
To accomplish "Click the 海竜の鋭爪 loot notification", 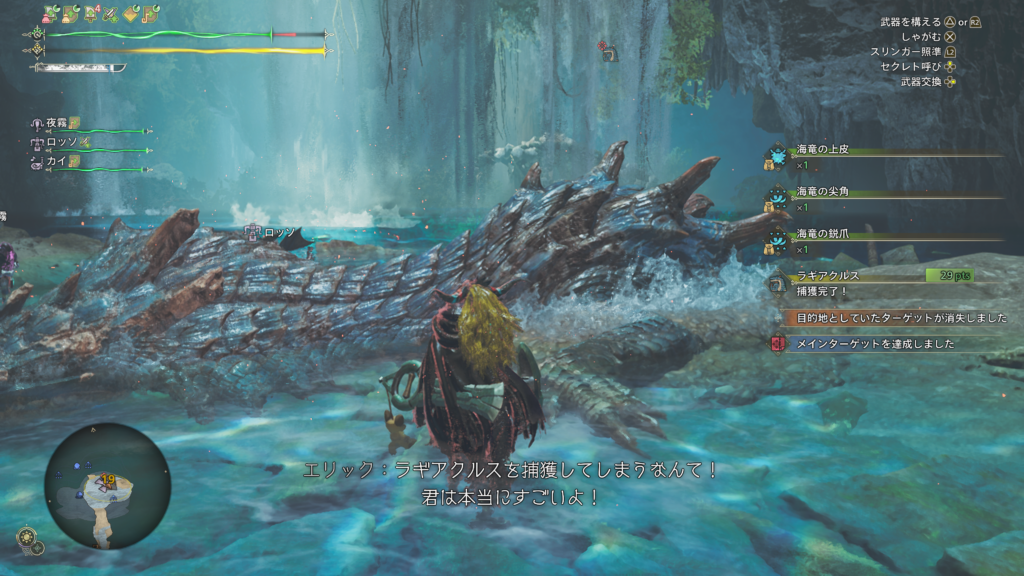I will tap(822, 234).
